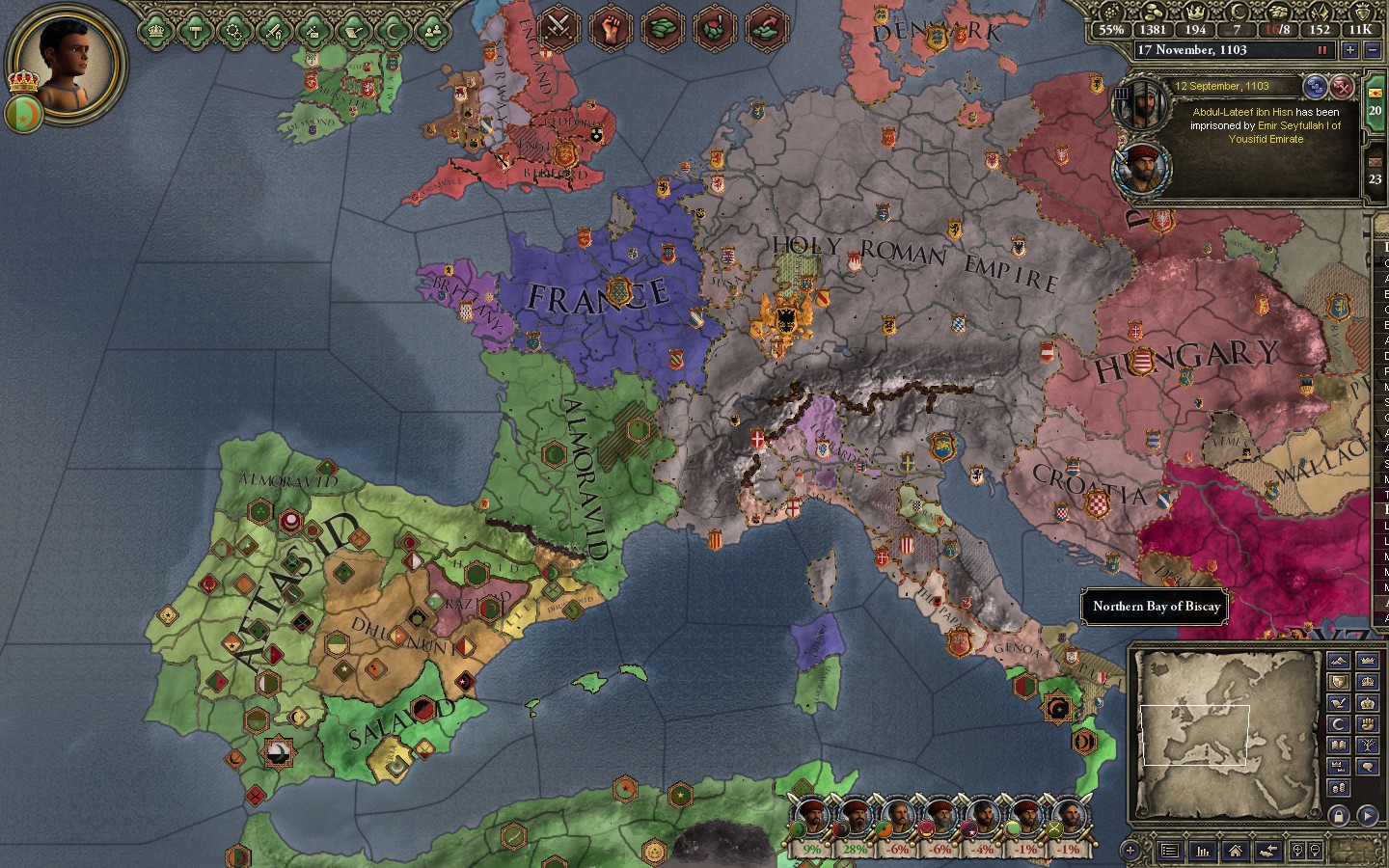Screen dimensions: 1389x868
Task: Open the crescent moon religion menu
Action: [x=394, y=31]
